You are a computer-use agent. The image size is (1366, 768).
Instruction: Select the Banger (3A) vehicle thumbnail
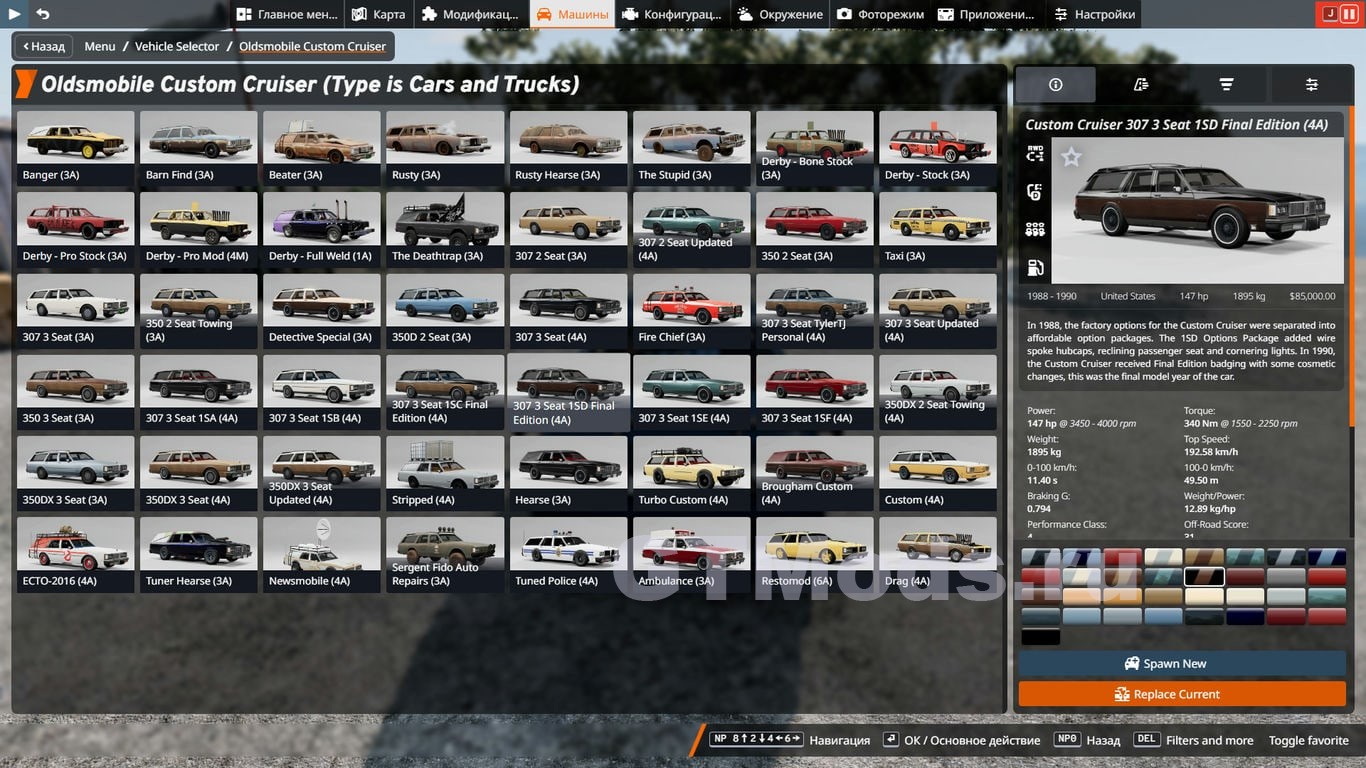(x=75, y=147)
